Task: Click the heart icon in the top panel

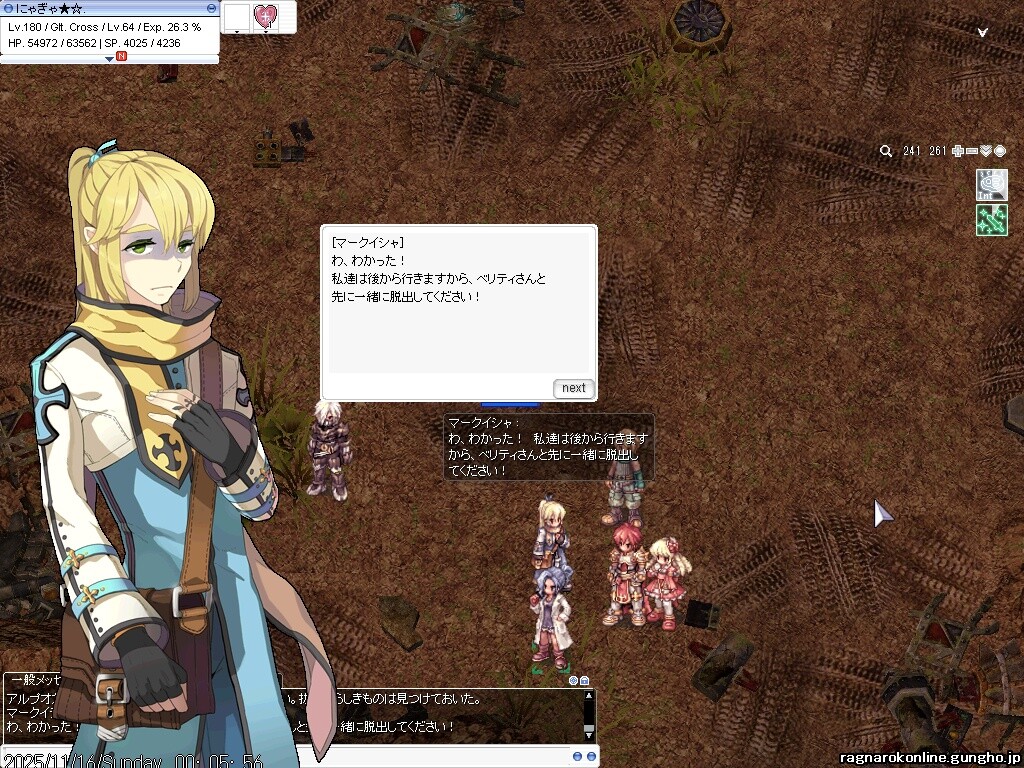Action: pos(265,16)
